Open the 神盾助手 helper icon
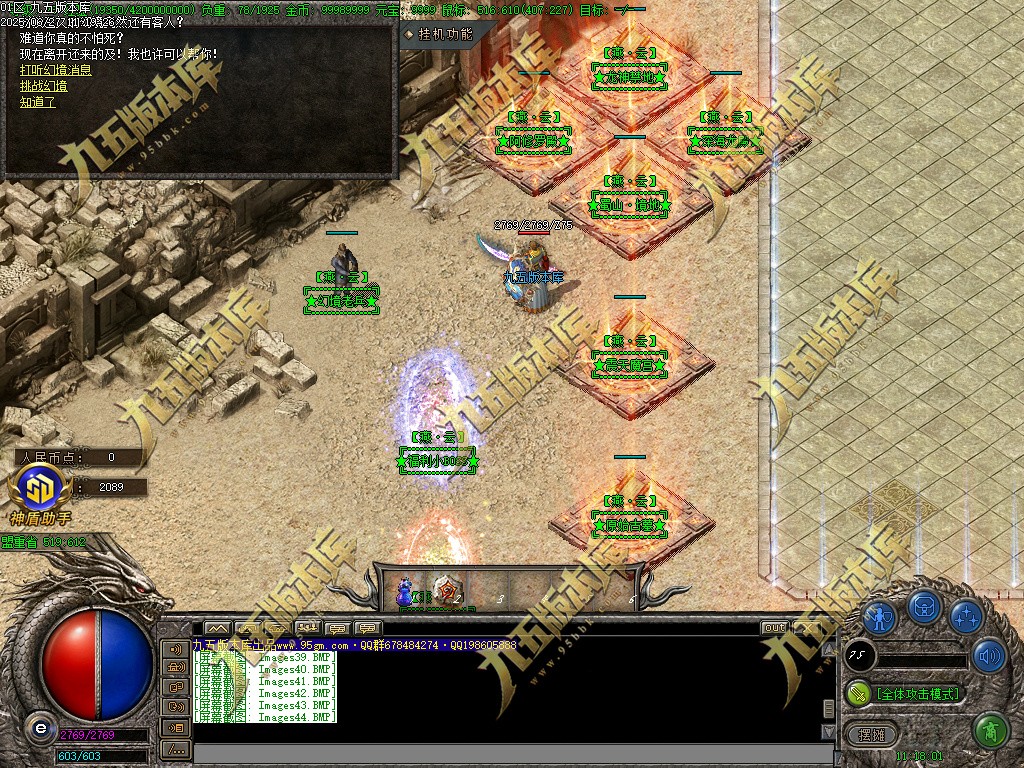The width and height of the screenshot is (1024, 768). 38,490
